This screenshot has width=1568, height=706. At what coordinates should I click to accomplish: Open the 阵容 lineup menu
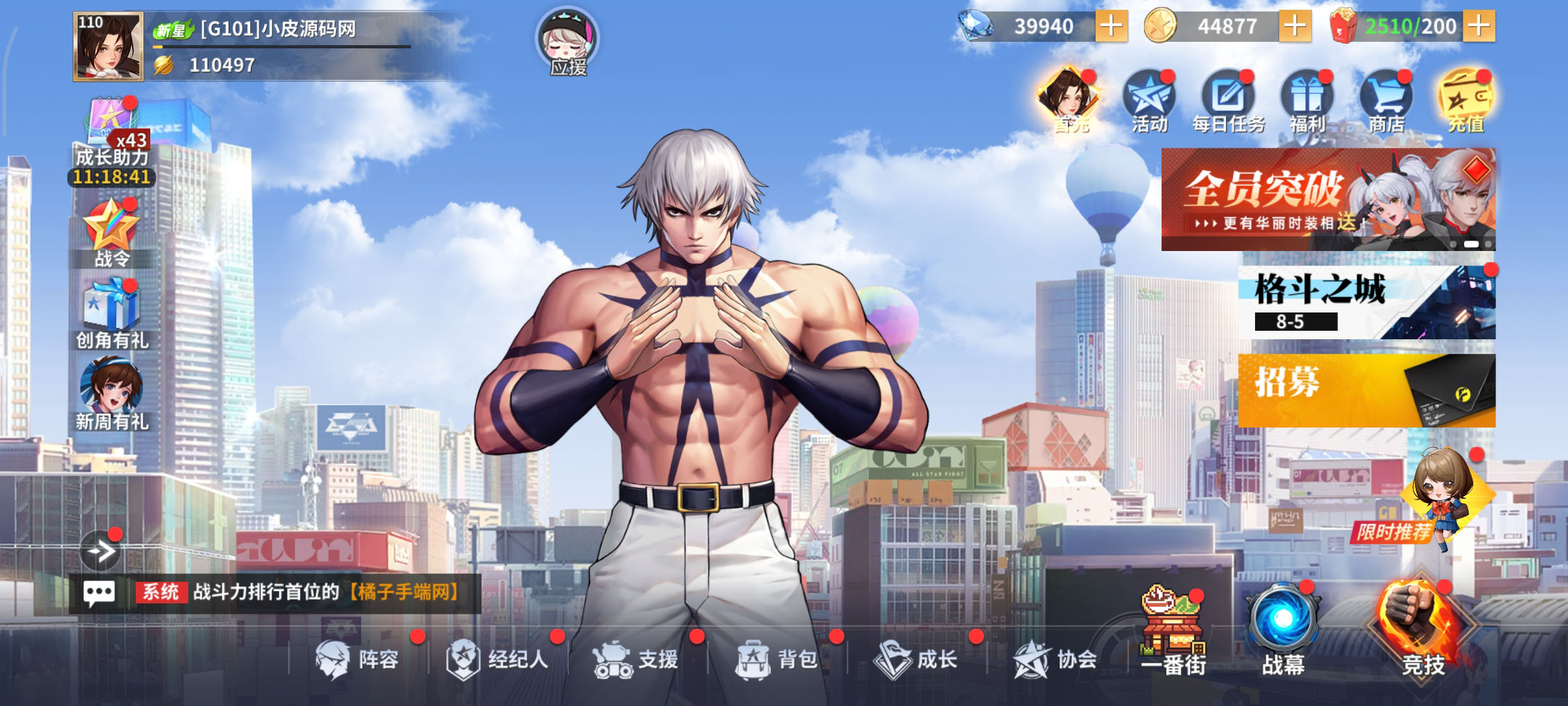[x=357, y=659]
